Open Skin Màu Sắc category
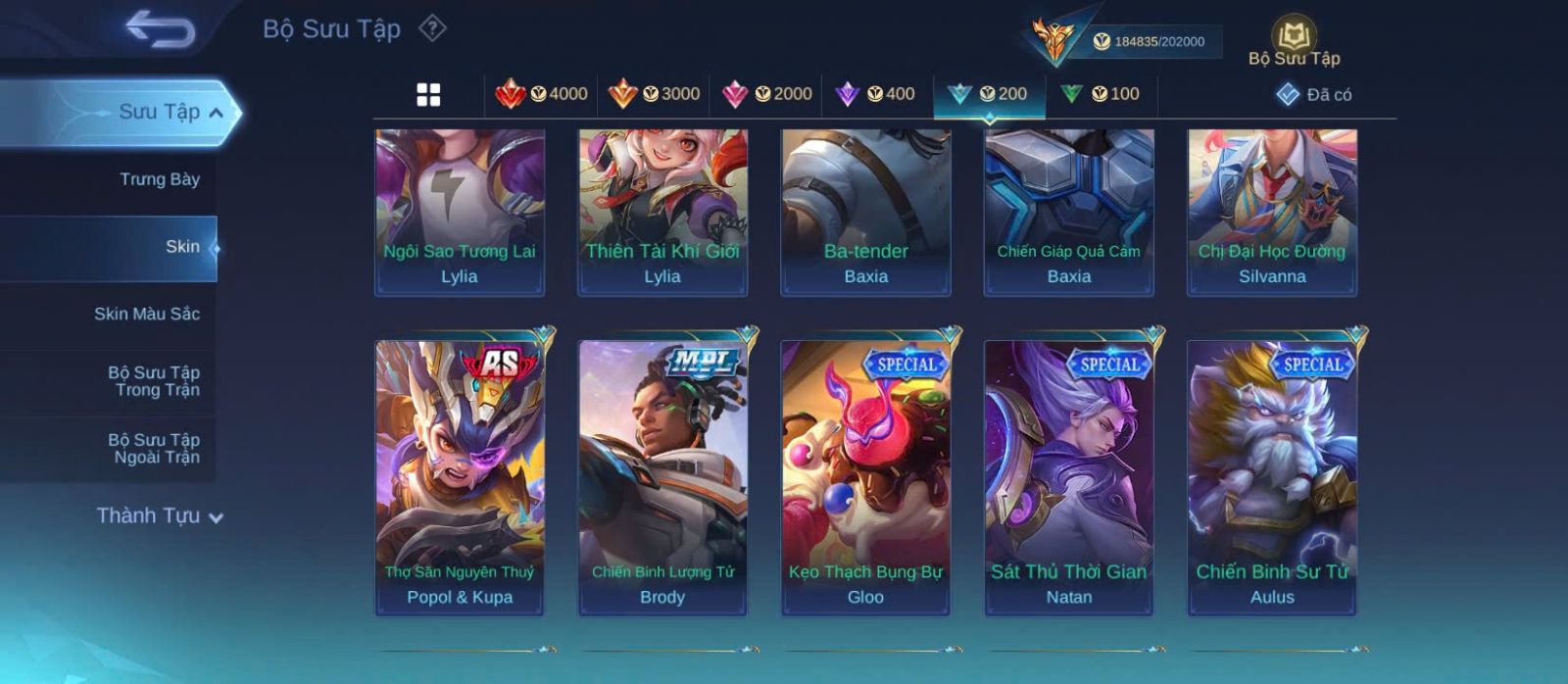1568x684 pixels. coord(147,314)
